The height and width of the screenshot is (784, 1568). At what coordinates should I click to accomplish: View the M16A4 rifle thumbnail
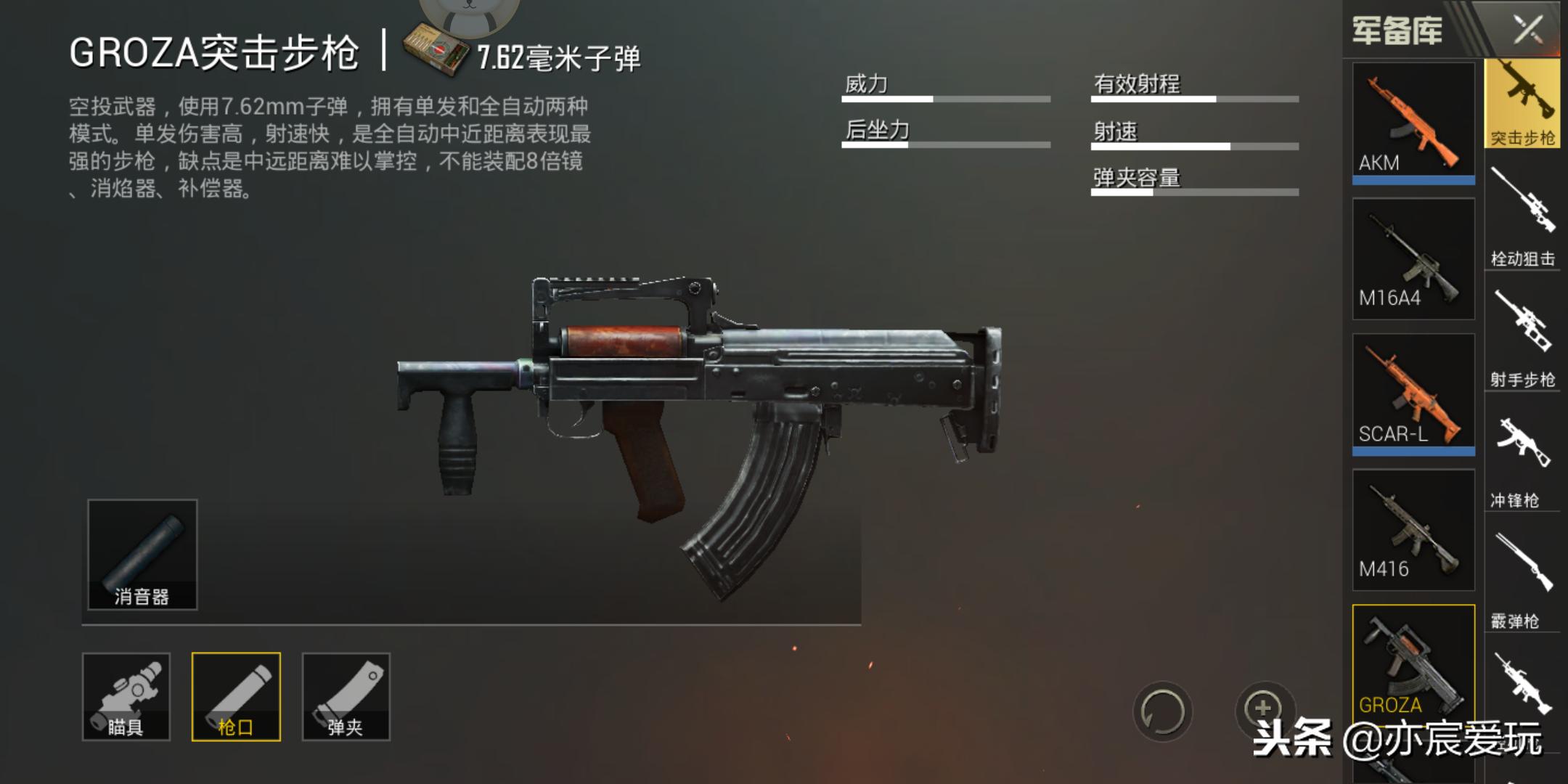tap(1413, 258)
